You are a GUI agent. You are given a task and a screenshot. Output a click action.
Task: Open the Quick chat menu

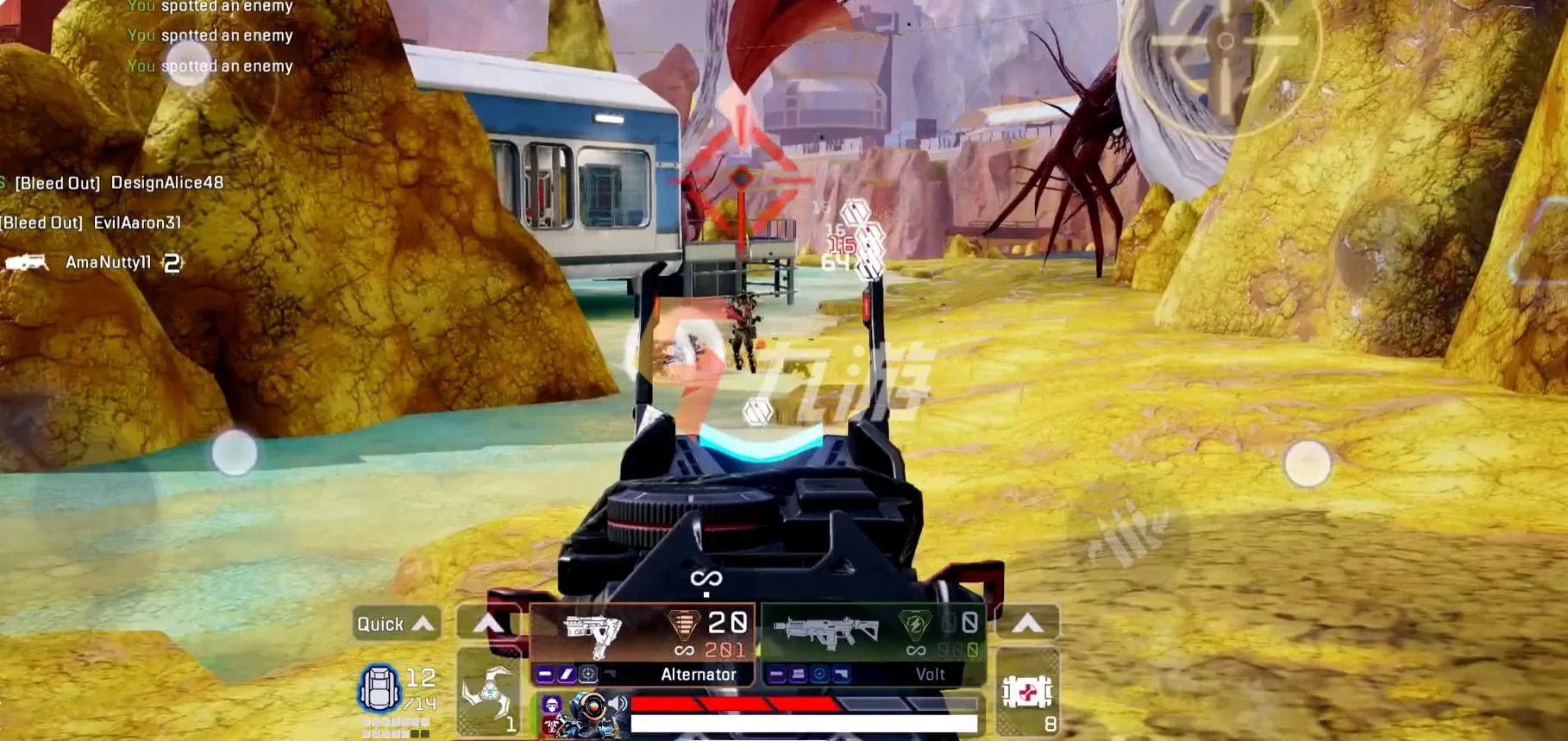397,624
